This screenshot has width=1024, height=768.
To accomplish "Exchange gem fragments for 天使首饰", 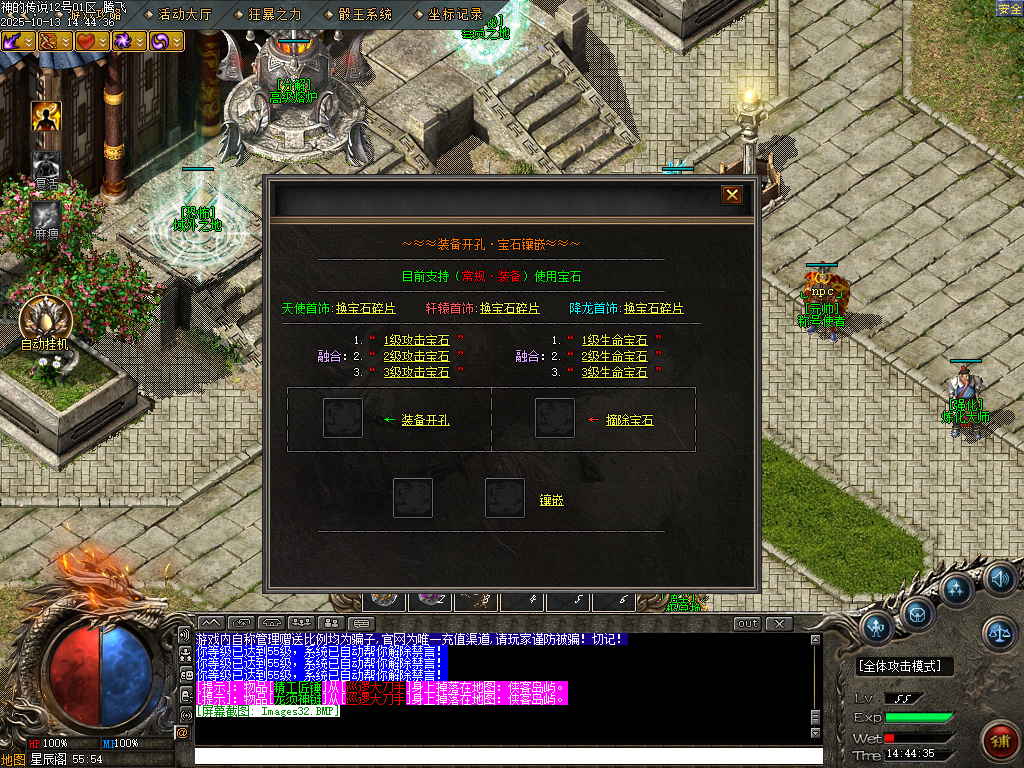I will [x=366, y=309].
